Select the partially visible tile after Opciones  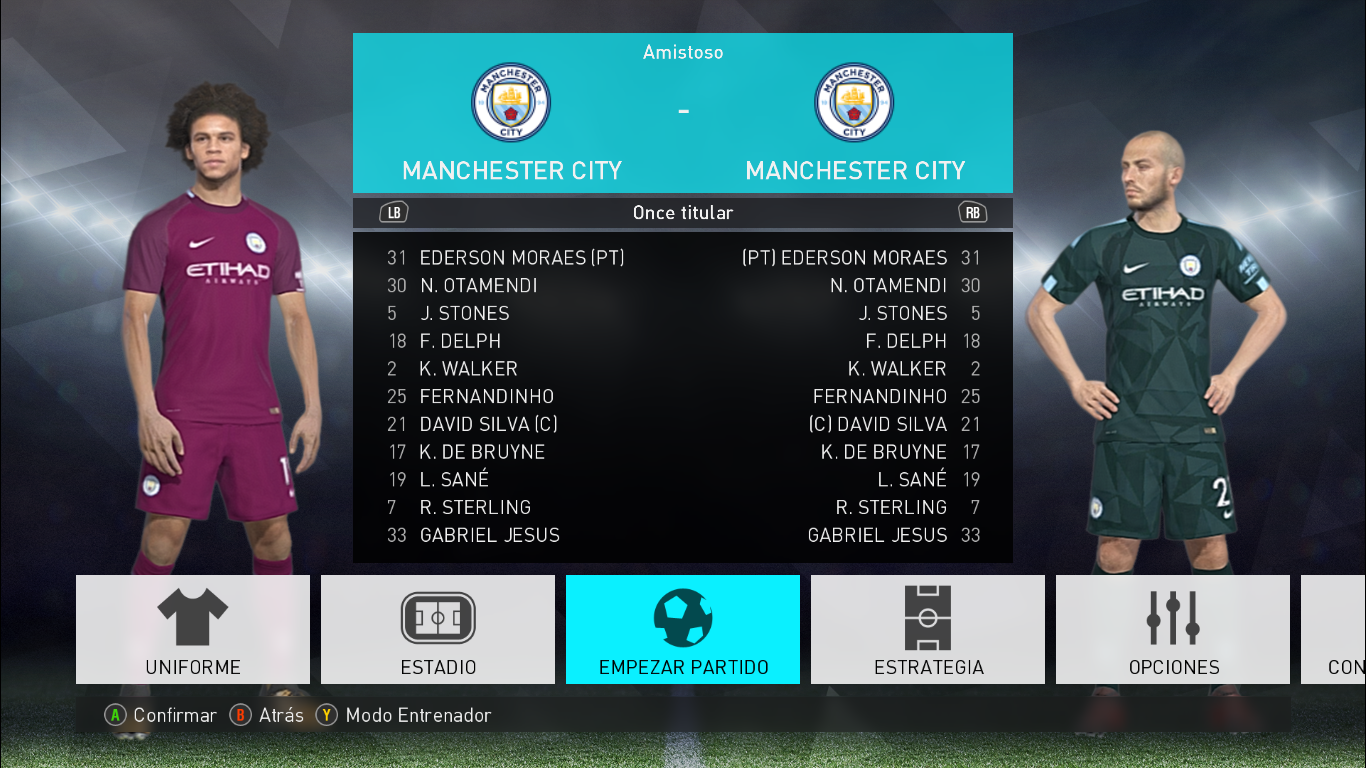[x=1335, y=629]
